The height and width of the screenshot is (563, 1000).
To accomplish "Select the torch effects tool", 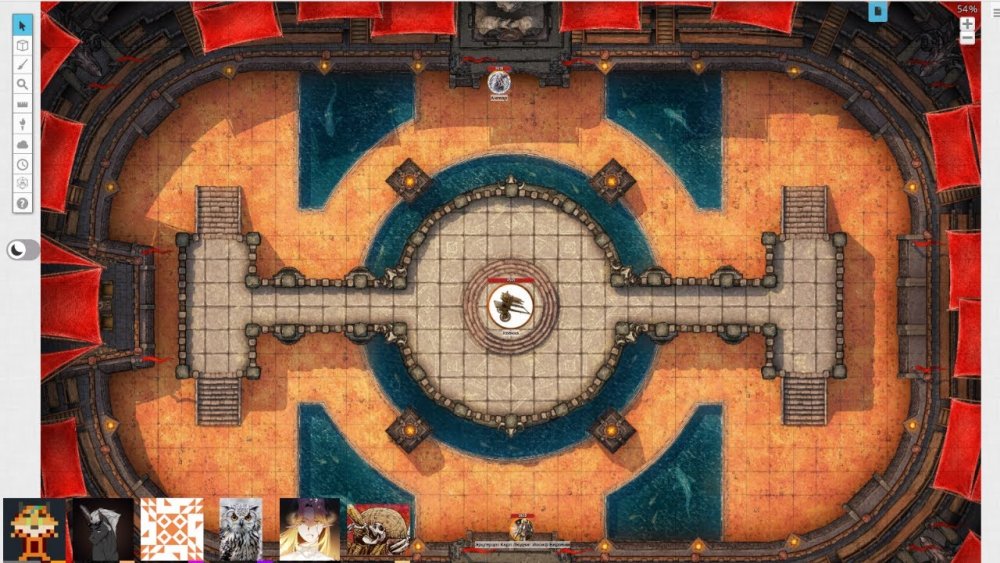I will pyautogui.click(x=23, y=124).
